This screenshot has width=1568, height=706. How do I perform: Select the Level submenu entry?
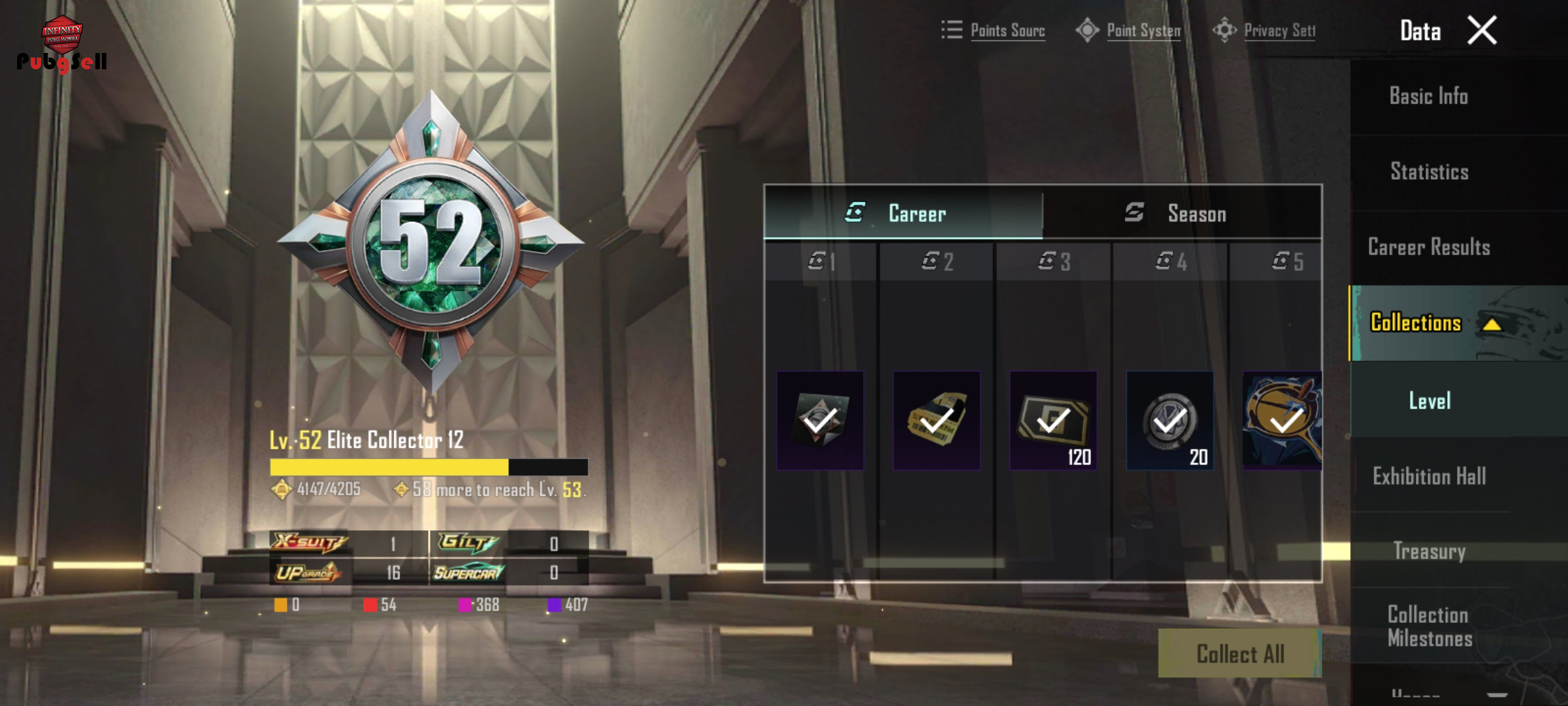tap(1429, 401)
